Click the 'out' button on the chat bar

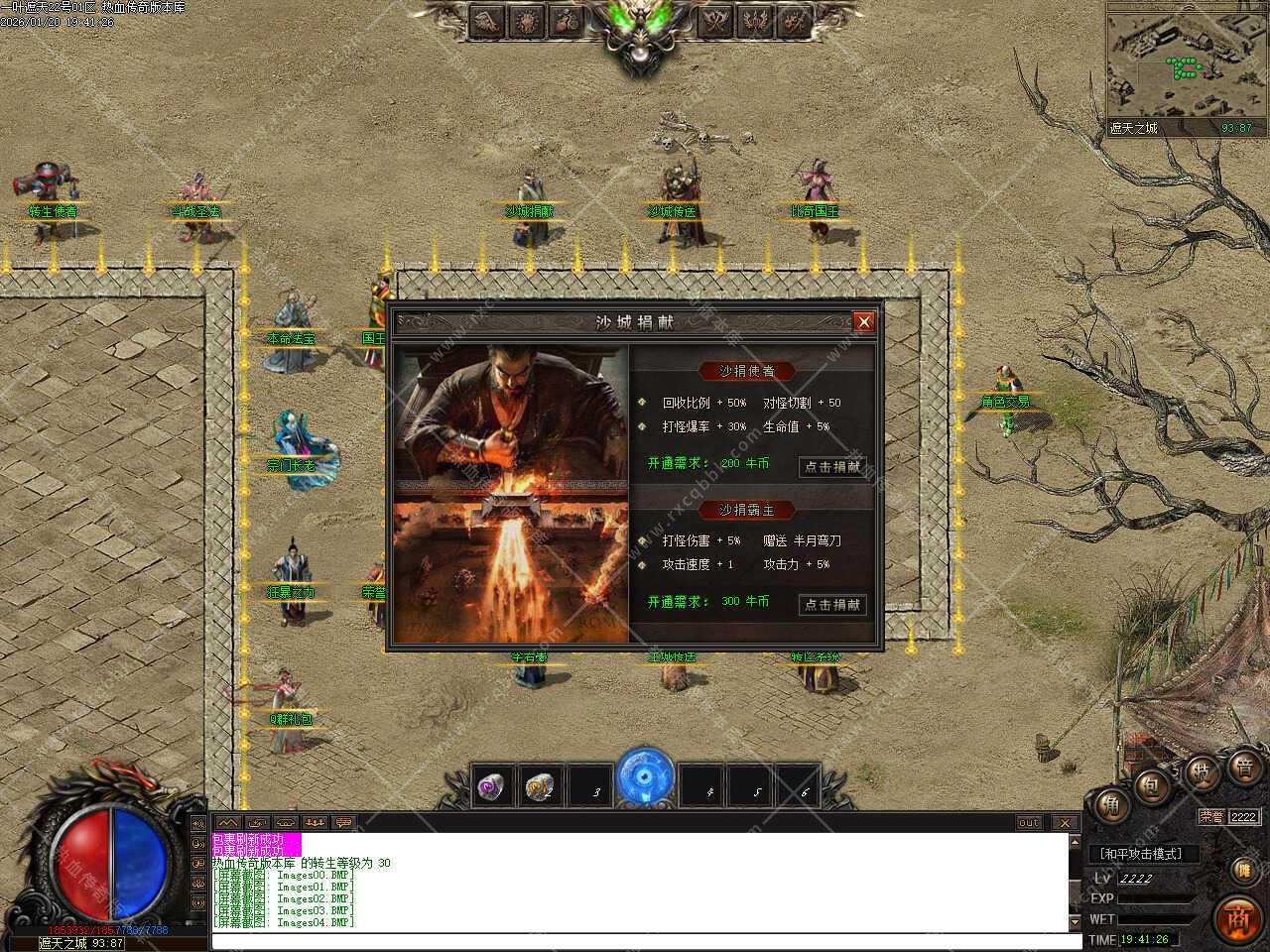tap(1029, 823)
